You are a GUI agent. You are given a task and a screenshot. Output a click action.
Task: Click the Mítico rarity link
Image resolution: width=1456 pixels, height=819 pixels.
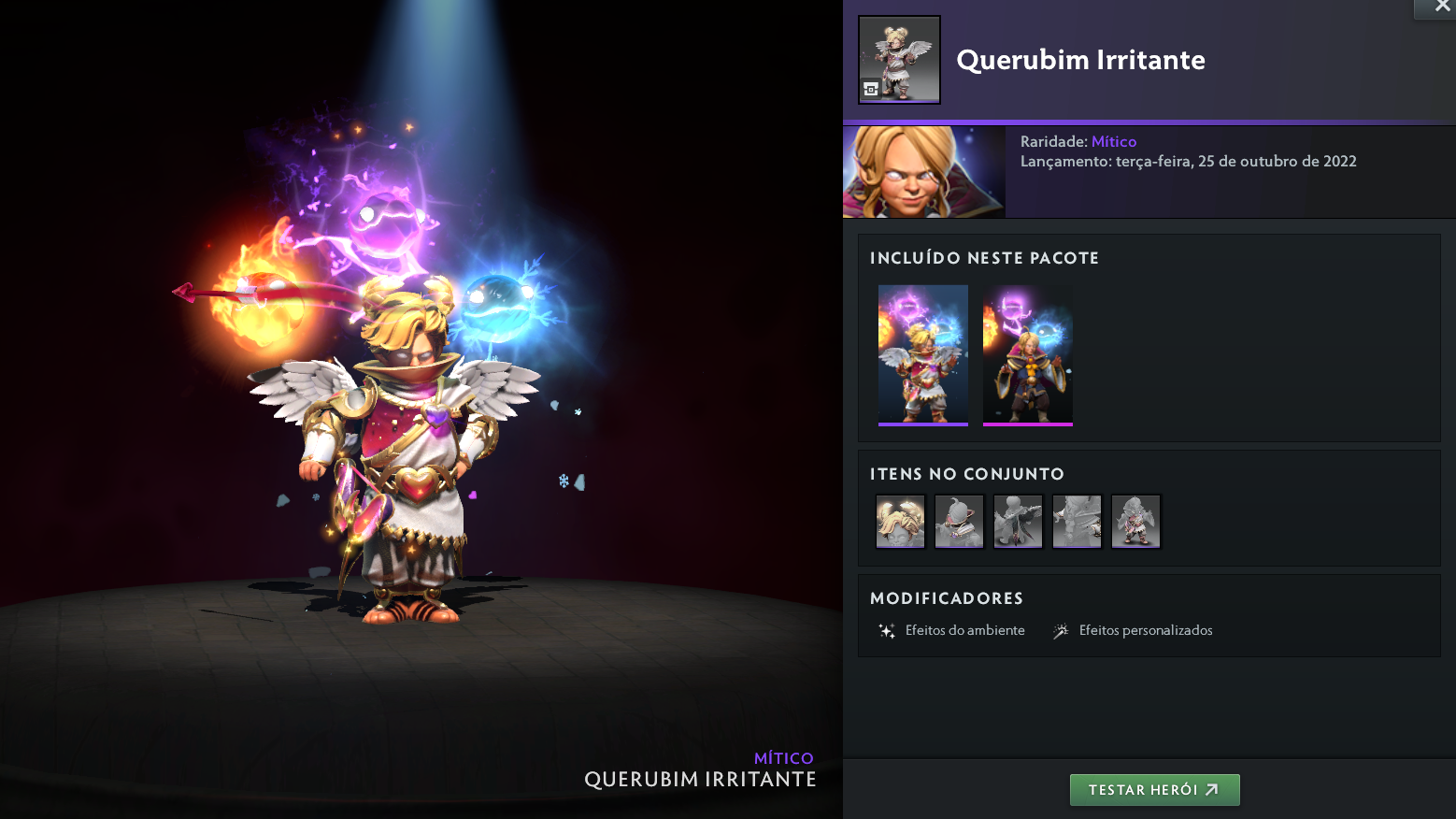coord(1114,142)
